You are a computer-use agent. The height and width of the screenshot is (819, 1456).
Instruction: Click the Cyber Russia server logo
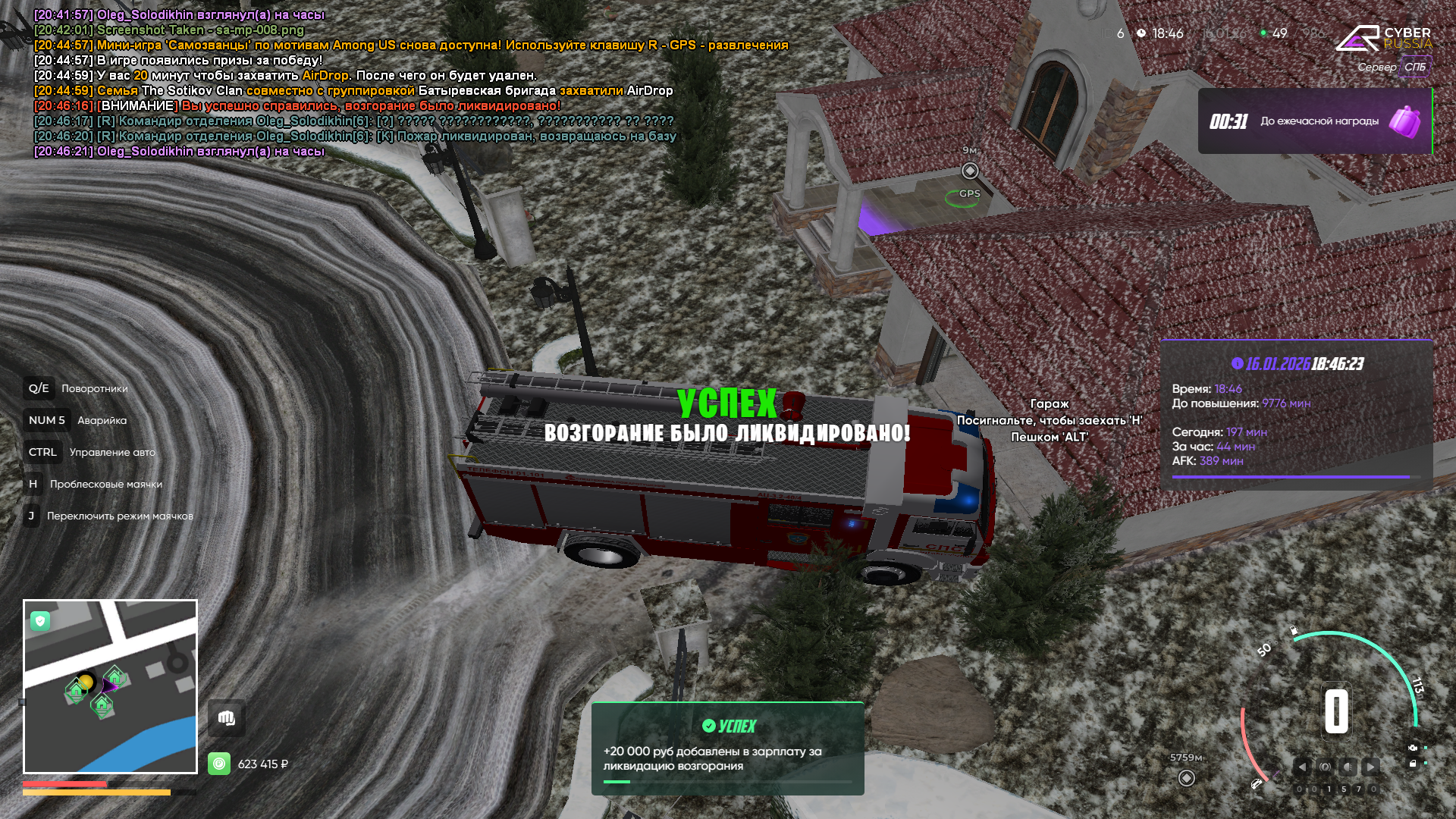click(1383, 39)
